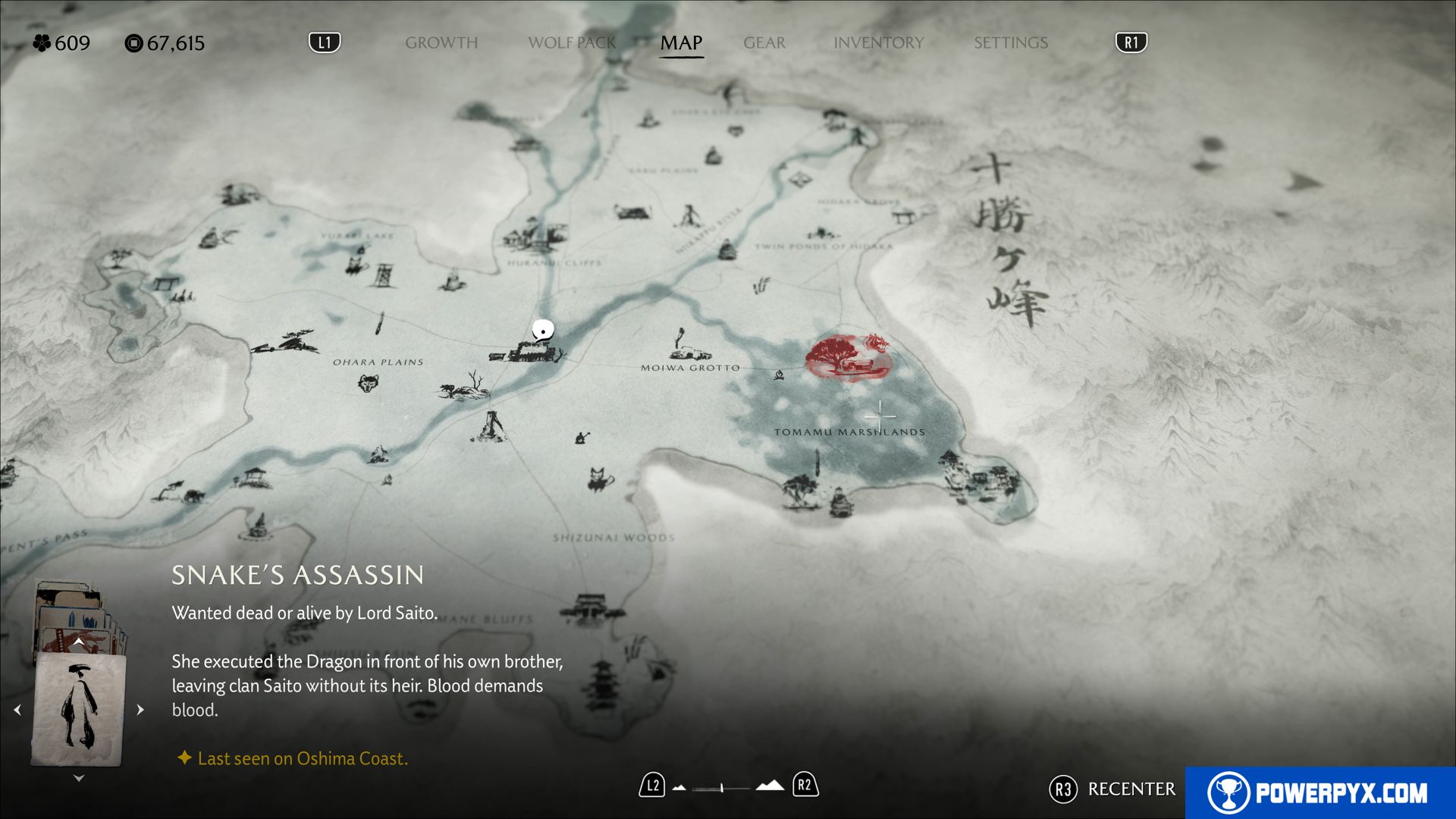The image size is (1456, 819).
Task: Click the down arrow below the card
Action: pyautogui.click(x=78, y=778)
